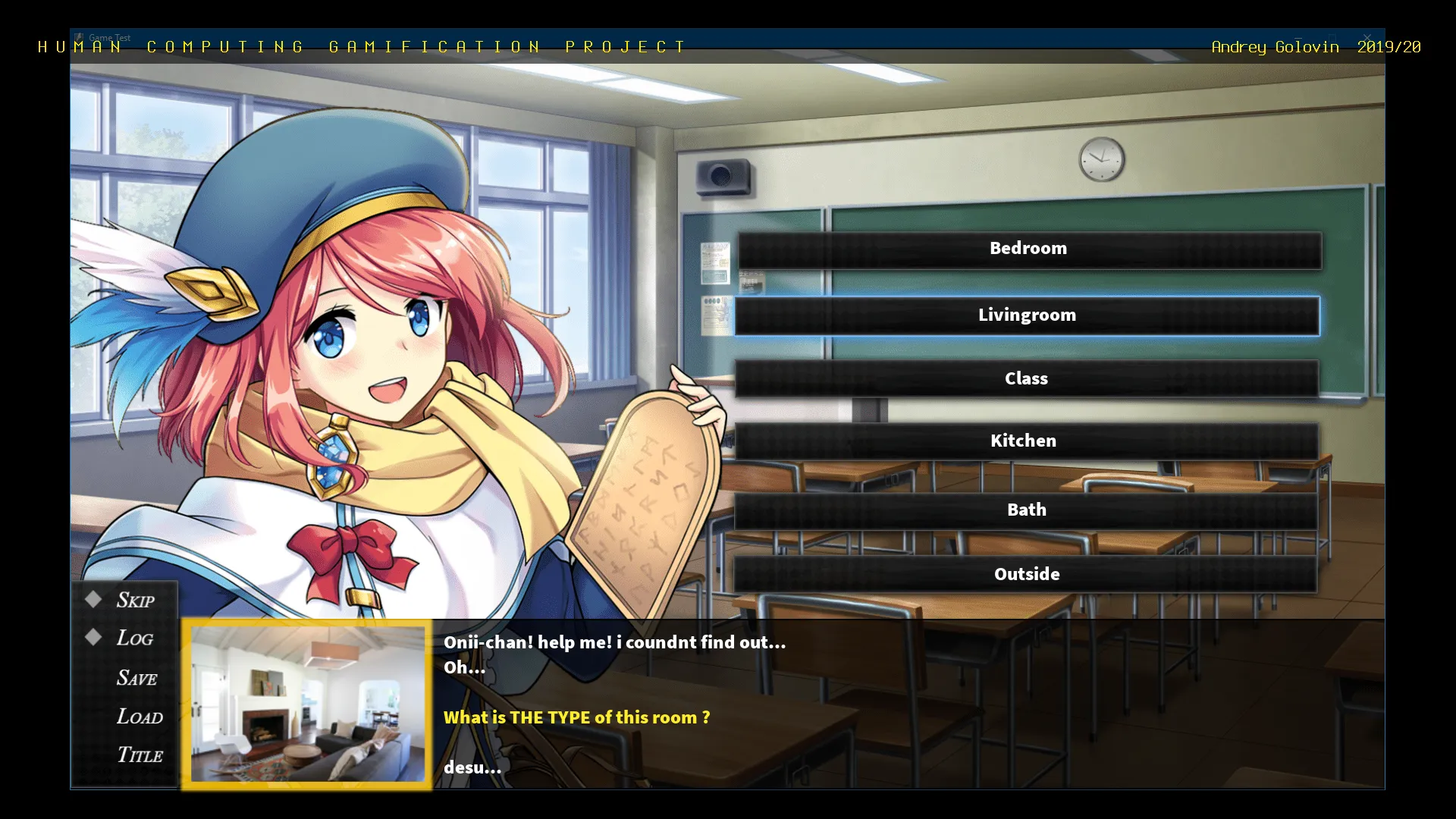Answer with Kitchen
The width and height of the screenshot is (1456, 819).
pyautogui.click(x=1024, y=441)
